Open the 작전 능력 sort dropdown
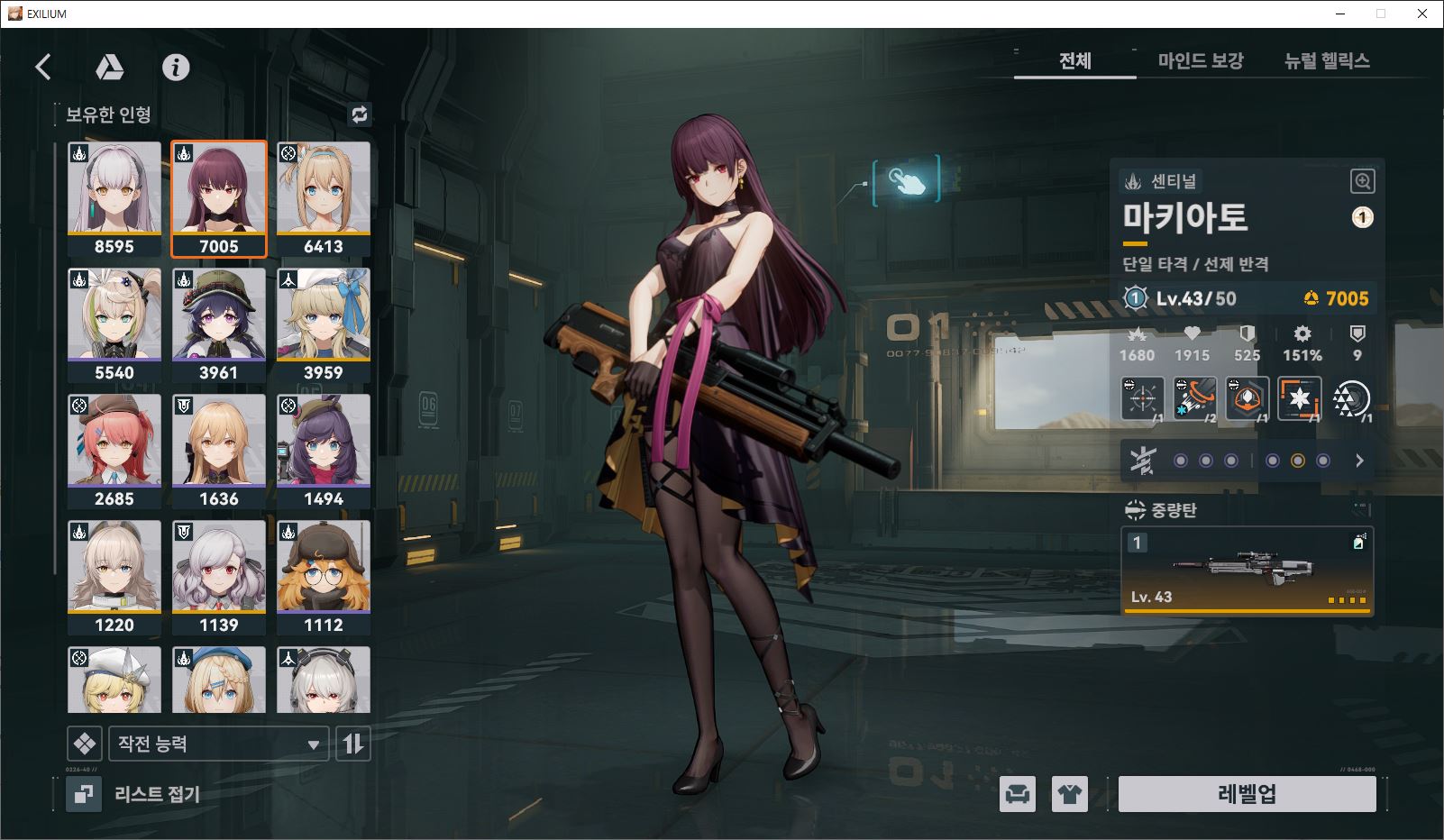1444x840 pixels. (x=218, y=744)
